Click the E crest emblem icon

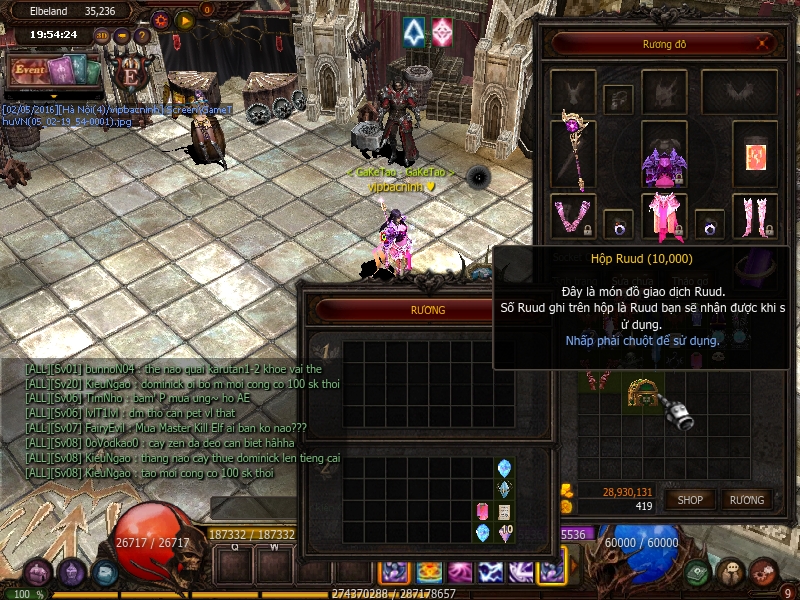click(x=129, y=75)
